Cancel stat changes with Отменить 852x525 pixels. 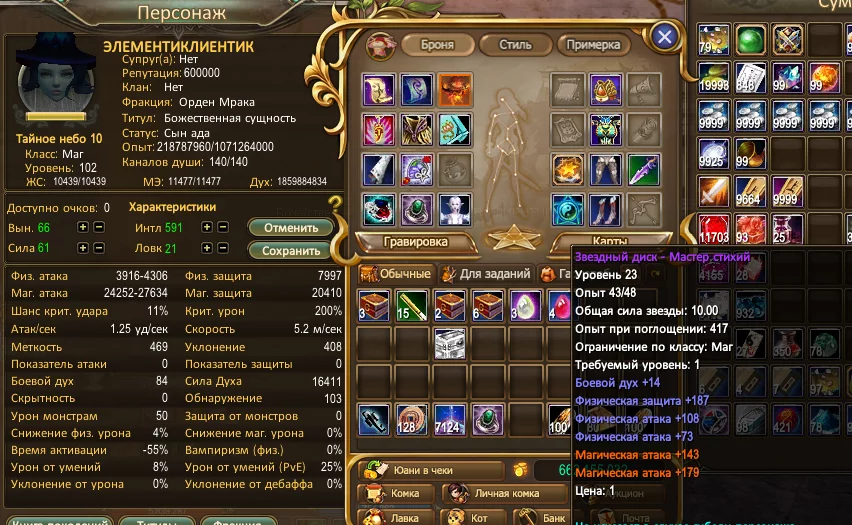coord(289,227)
